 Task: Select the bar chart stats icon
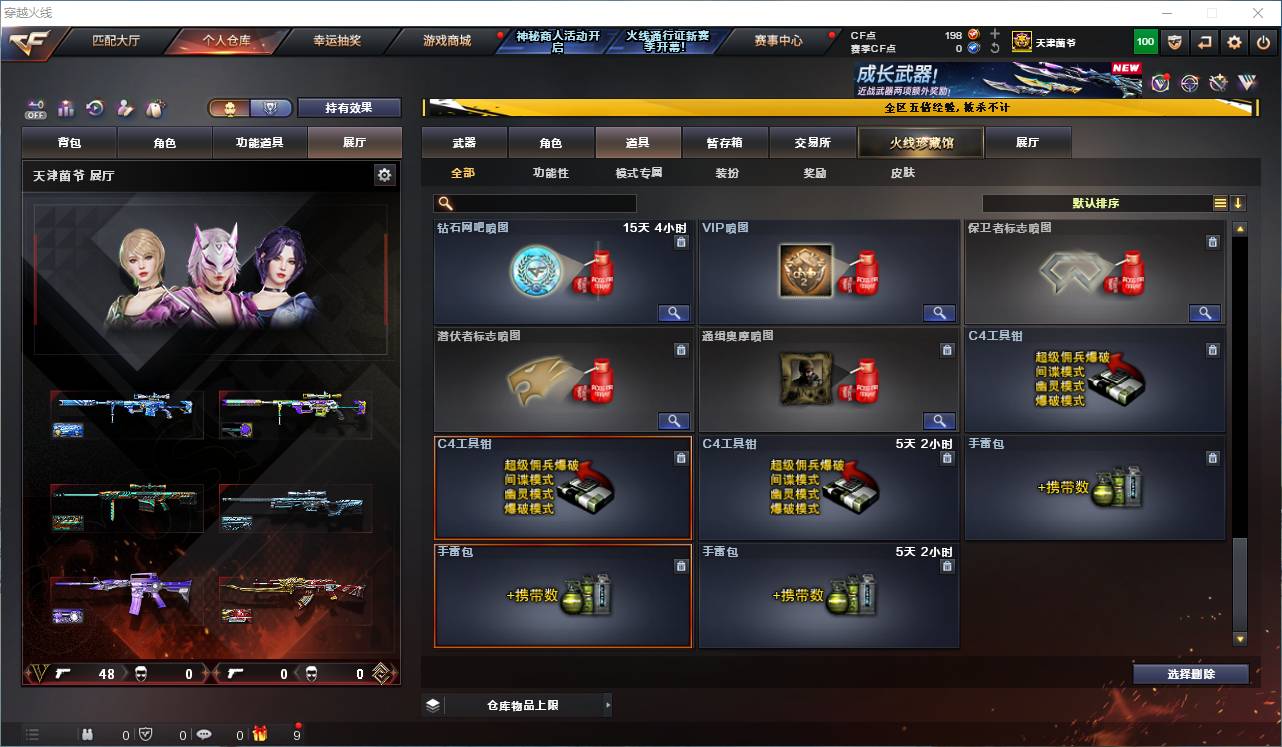click(66, 108)
